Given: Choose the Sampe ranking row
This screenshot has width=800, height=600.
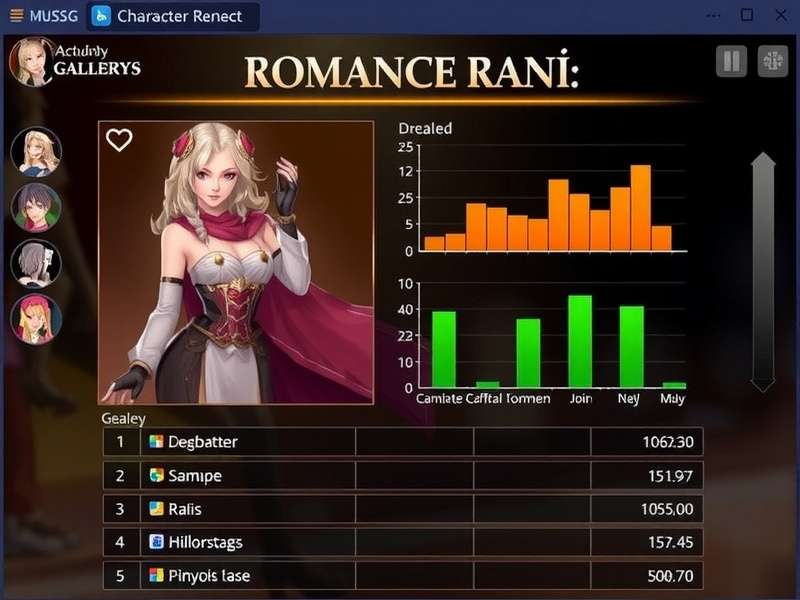Looking at the screenshot, I should pyautogui.click(x=402, y=476).
